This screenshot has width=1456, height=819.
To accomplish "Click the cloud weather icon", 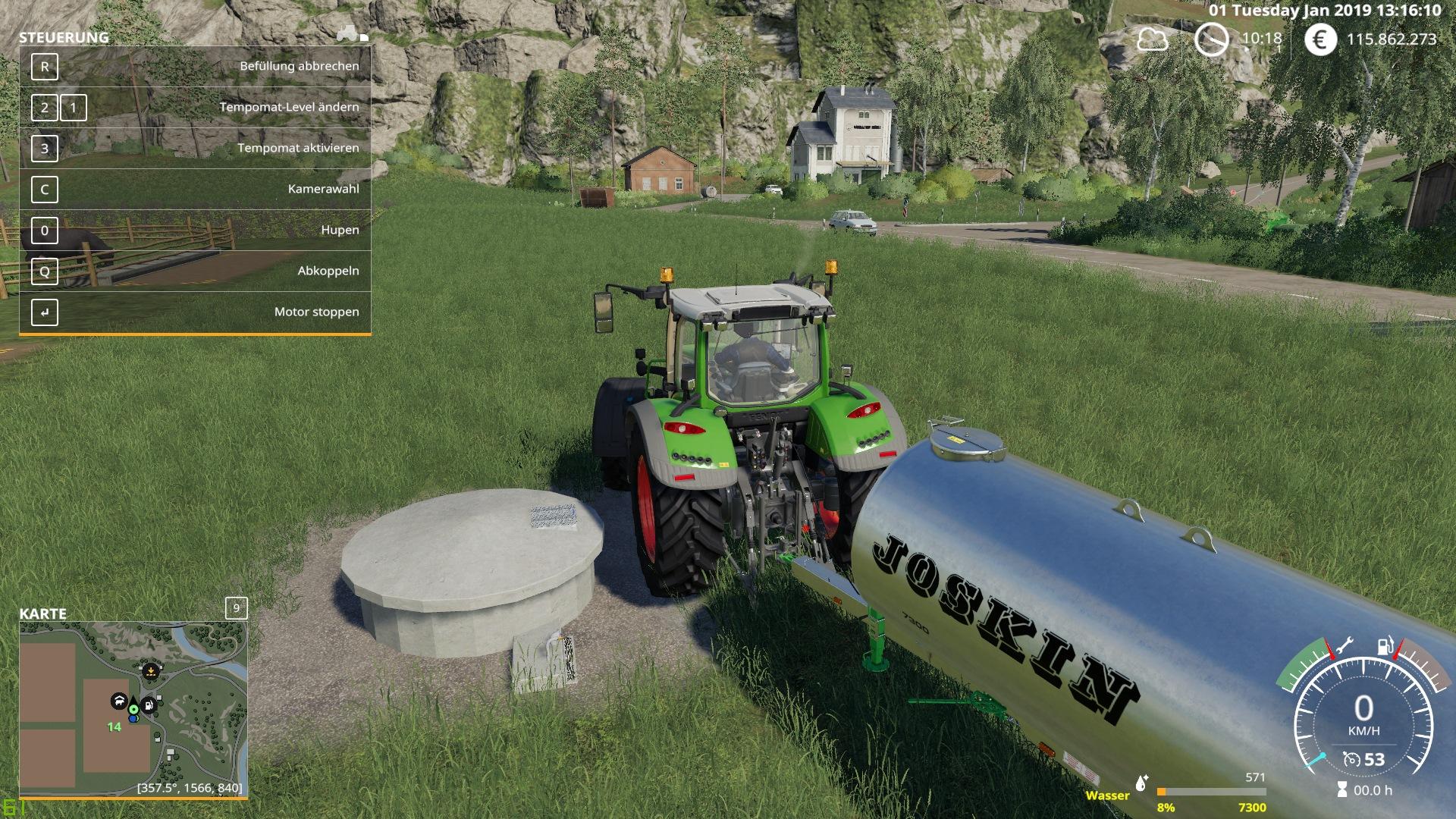I will pos(1152,39).
